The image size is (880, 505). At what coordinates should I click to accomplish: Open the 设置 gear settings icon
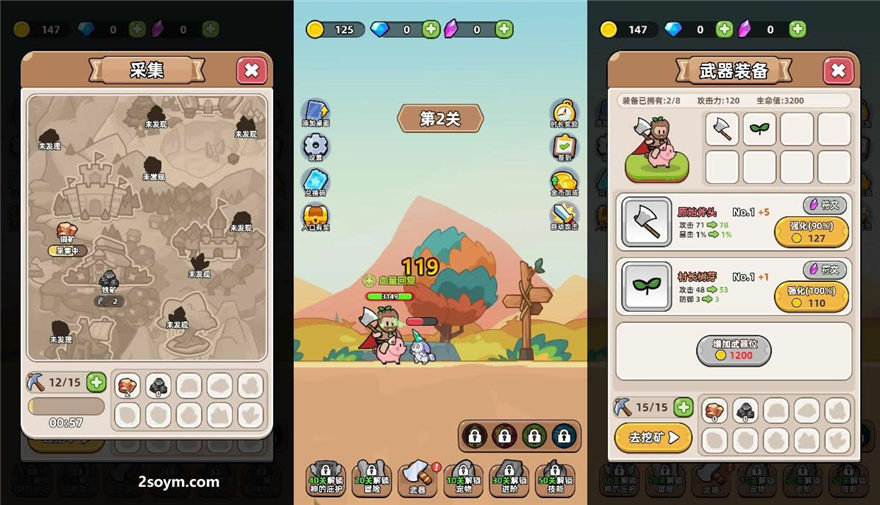tap(316, 146)
